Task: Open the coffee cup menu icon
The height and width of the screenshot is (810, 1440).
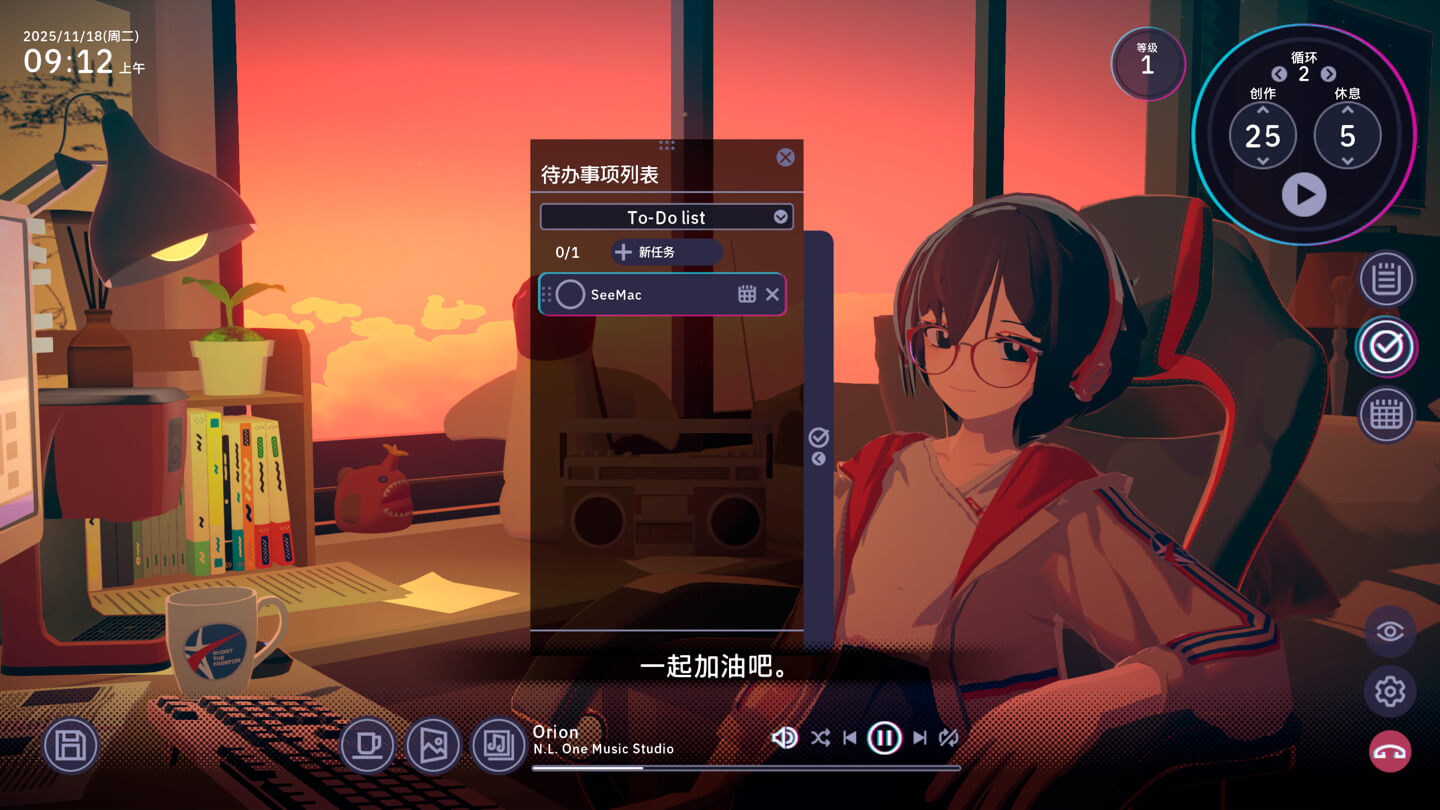Action: (367, 745)
